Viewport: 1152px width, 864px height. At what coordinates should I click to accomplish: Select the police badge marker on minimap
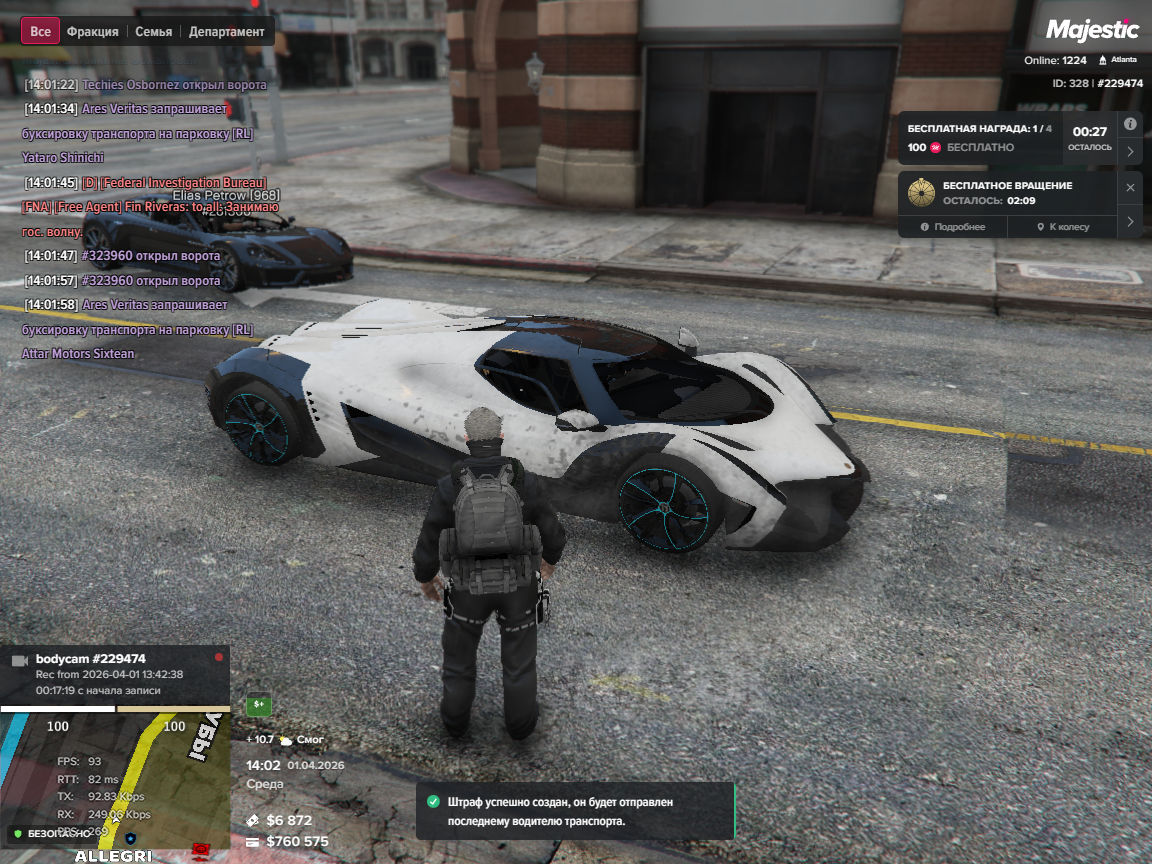[130, 836]
